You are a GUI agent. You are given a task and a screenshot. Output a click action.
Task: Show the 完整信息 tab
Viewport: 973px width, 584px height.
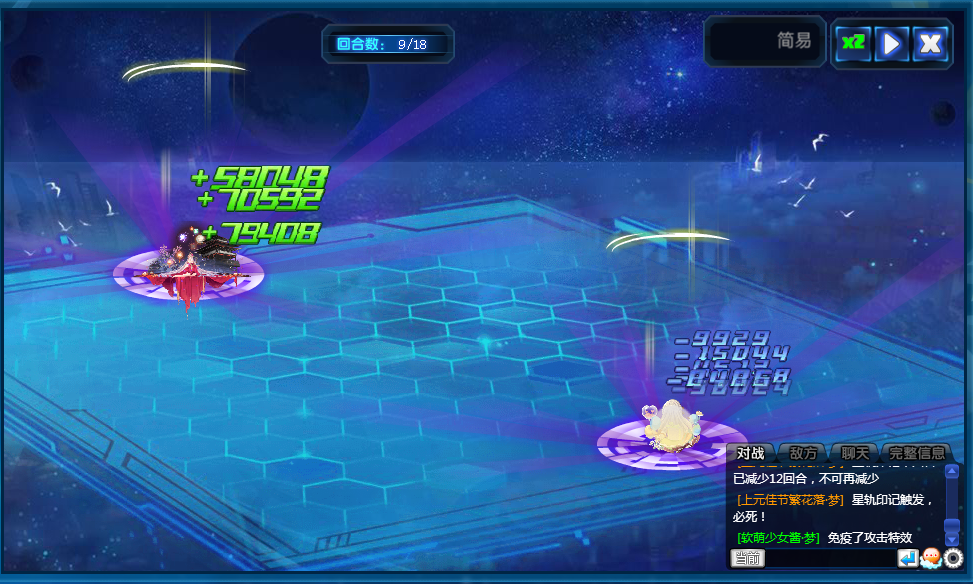(917, 453)
